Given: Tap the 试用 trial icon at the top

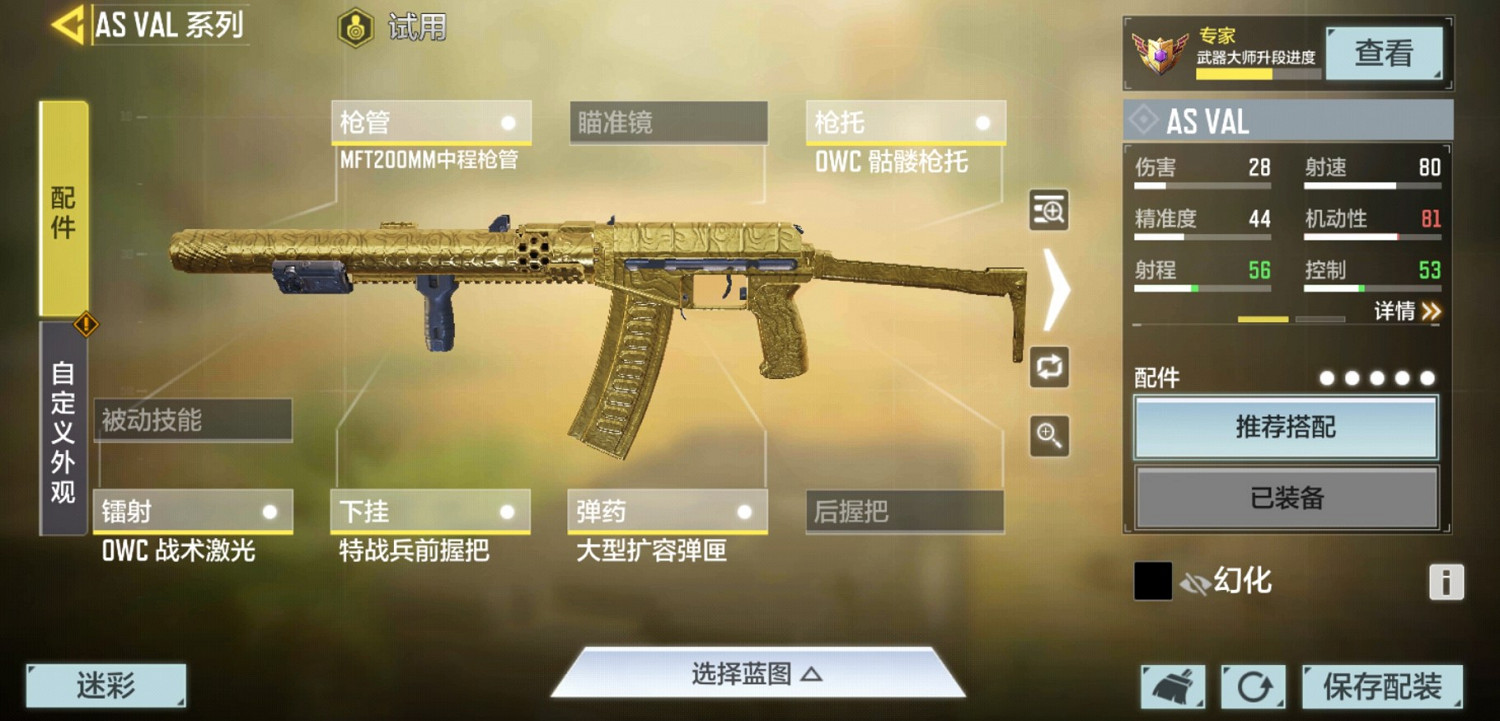Looking at the screenshot, I should pos(355,27).
